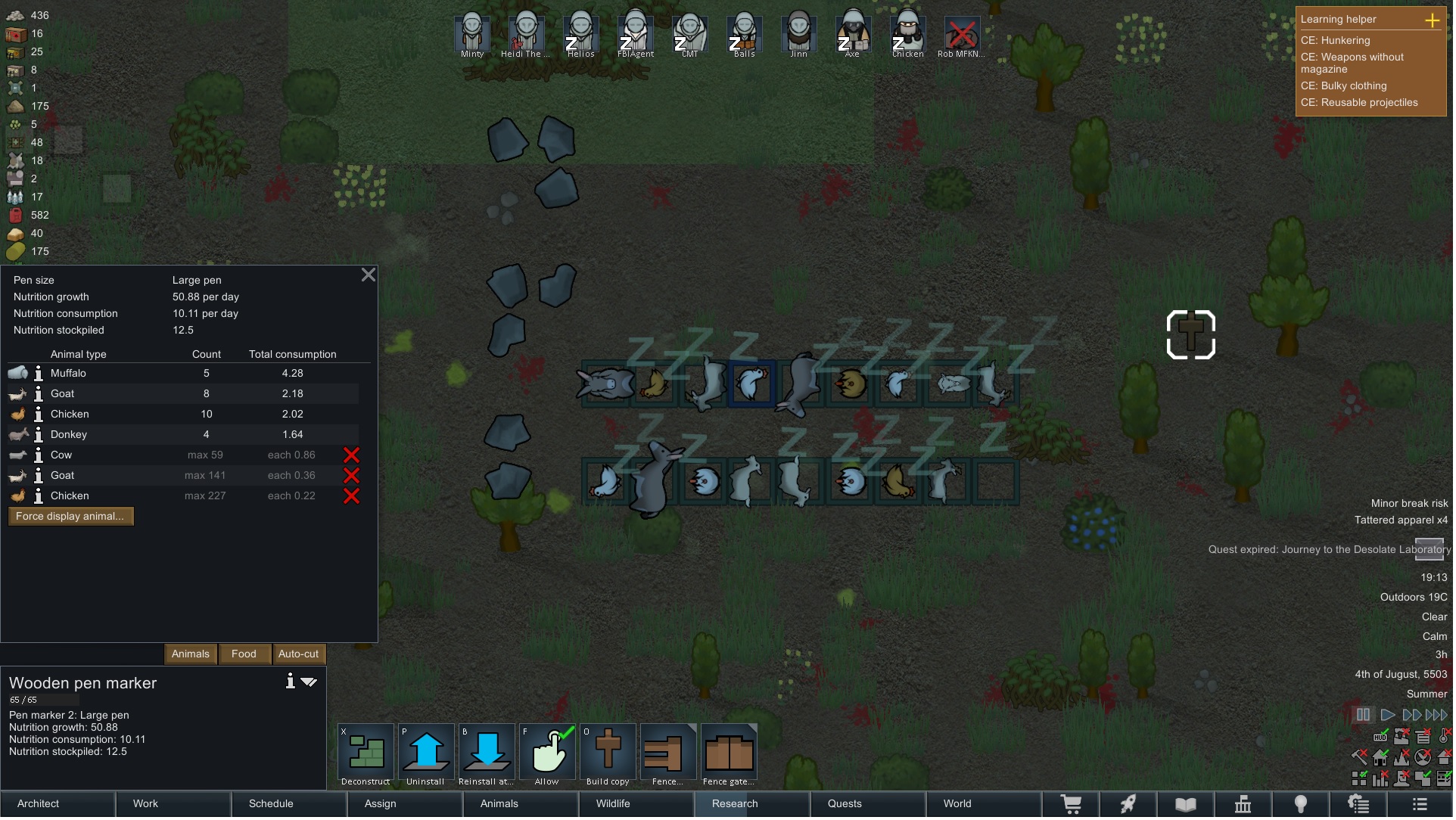
Task: Open CE: Hunkering learning helper entry
Action: pos(1335,41)
